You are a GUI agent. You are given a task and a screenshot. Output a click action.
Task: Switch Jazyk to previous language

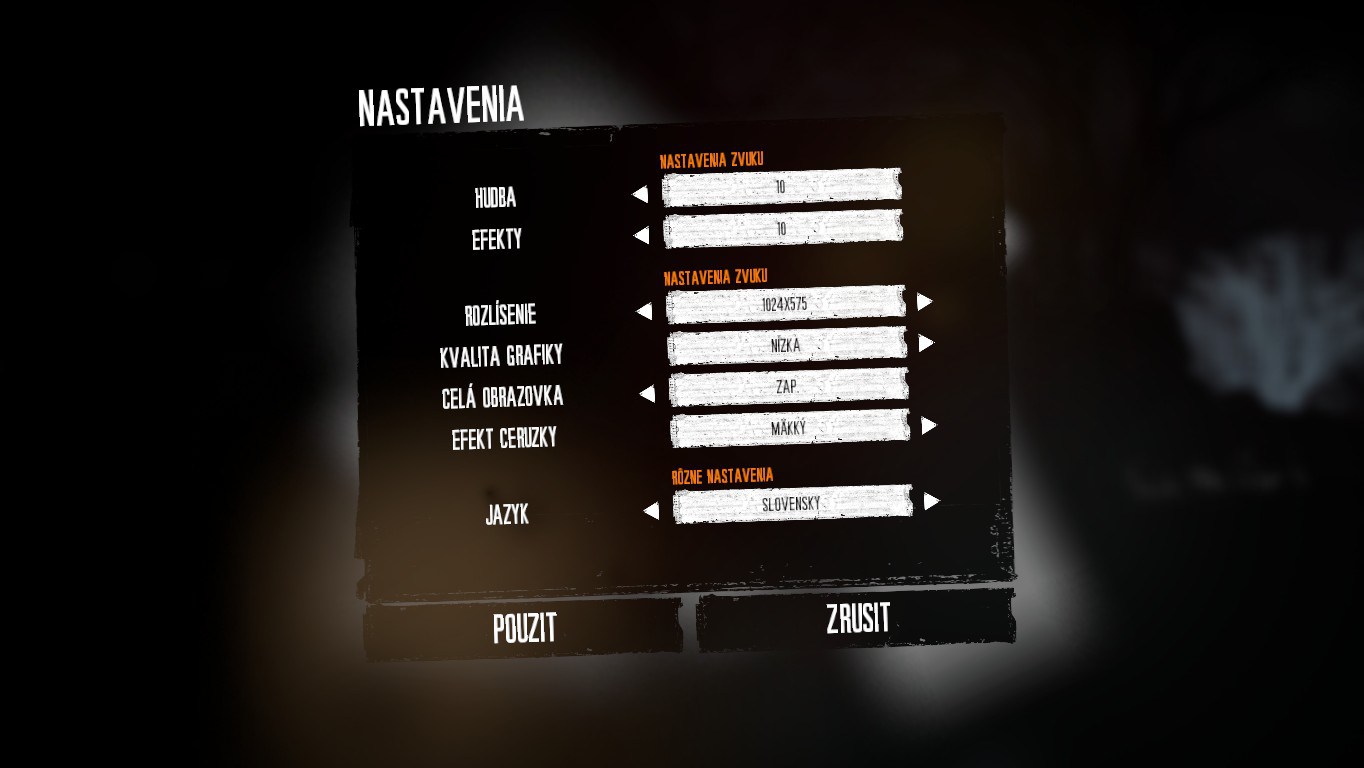(651, 512)
